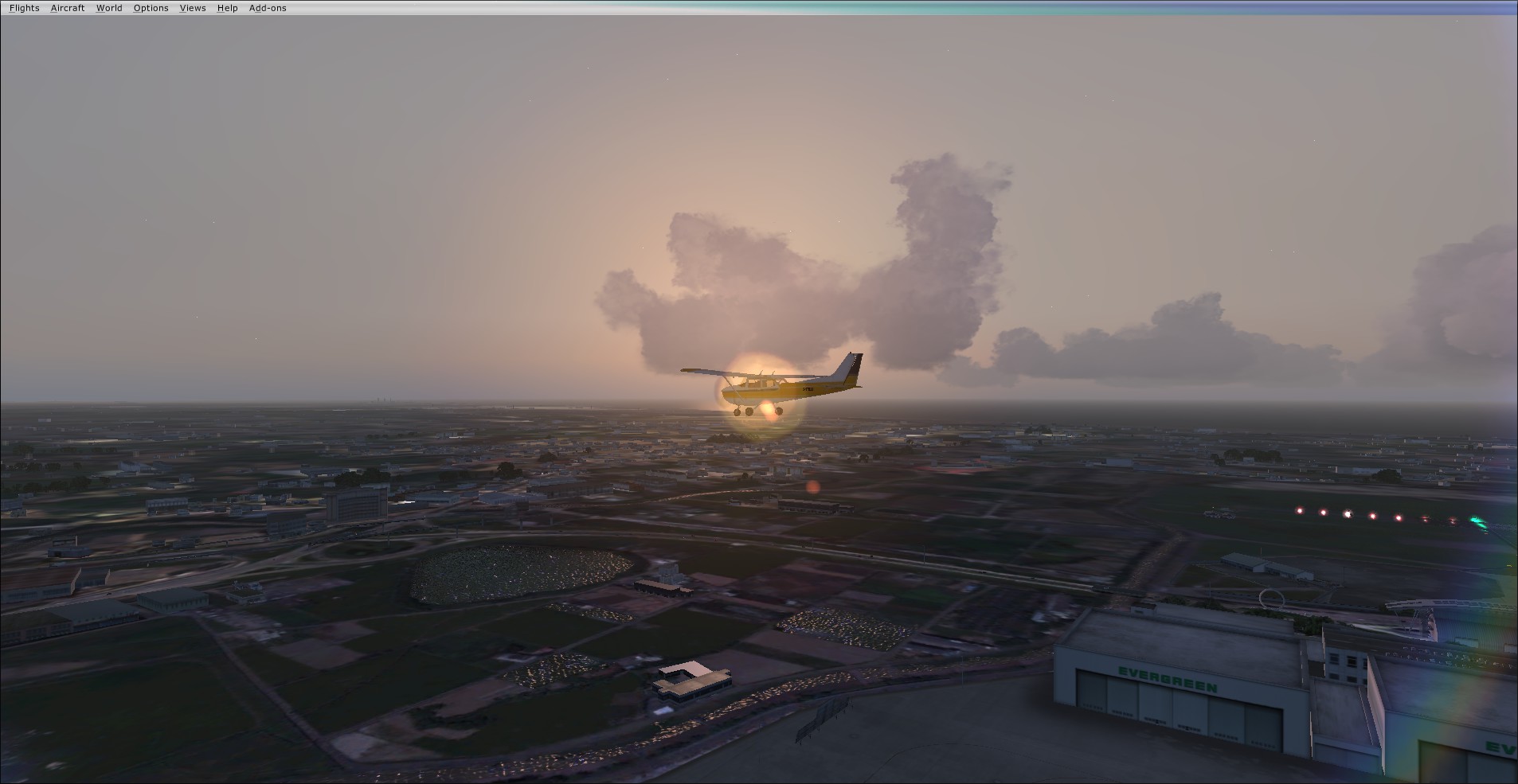The width and height of the screenshot is (1518, 784).
Task: Open the Views menu
Action: (193, 8)
